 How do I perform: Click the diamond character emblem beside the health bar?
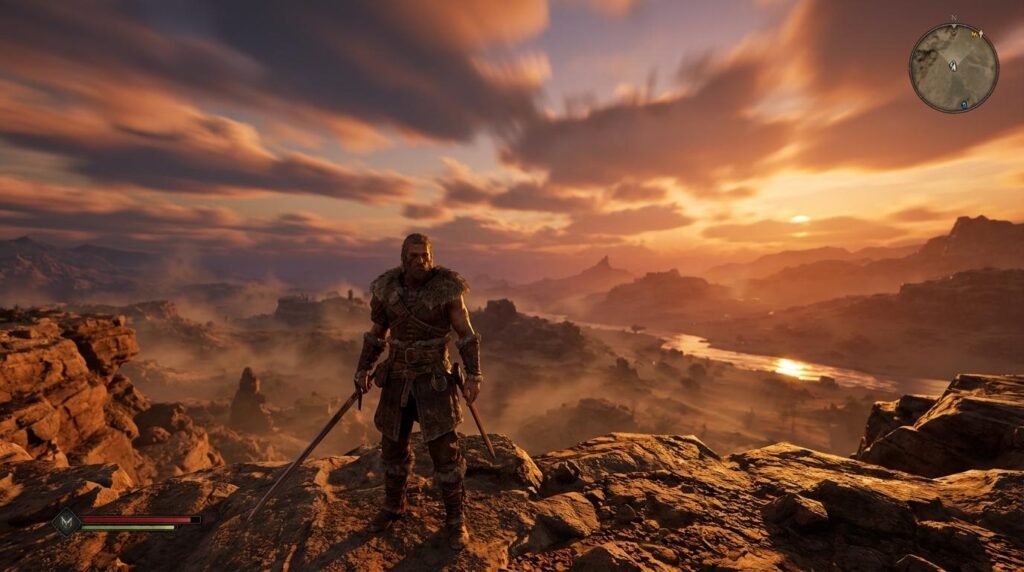pyautogui.click(x=66, y=522)
